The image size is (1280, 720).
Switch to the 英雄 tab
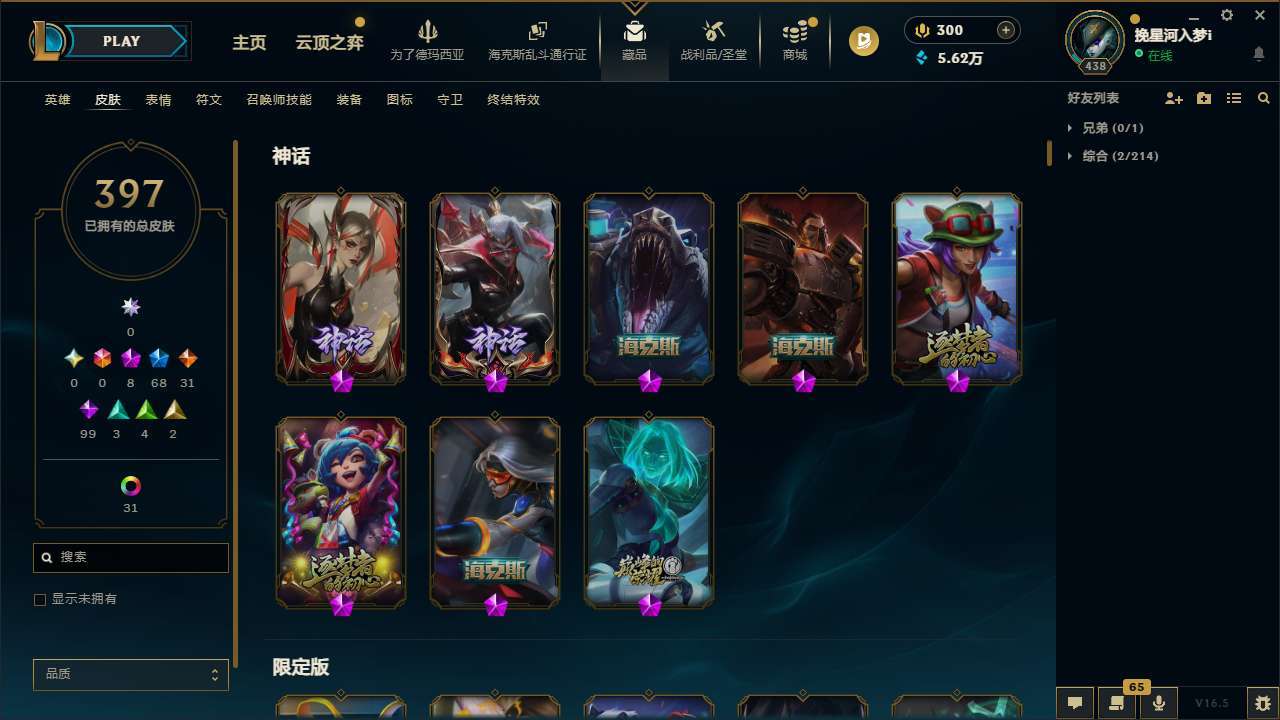click(57, 99)
